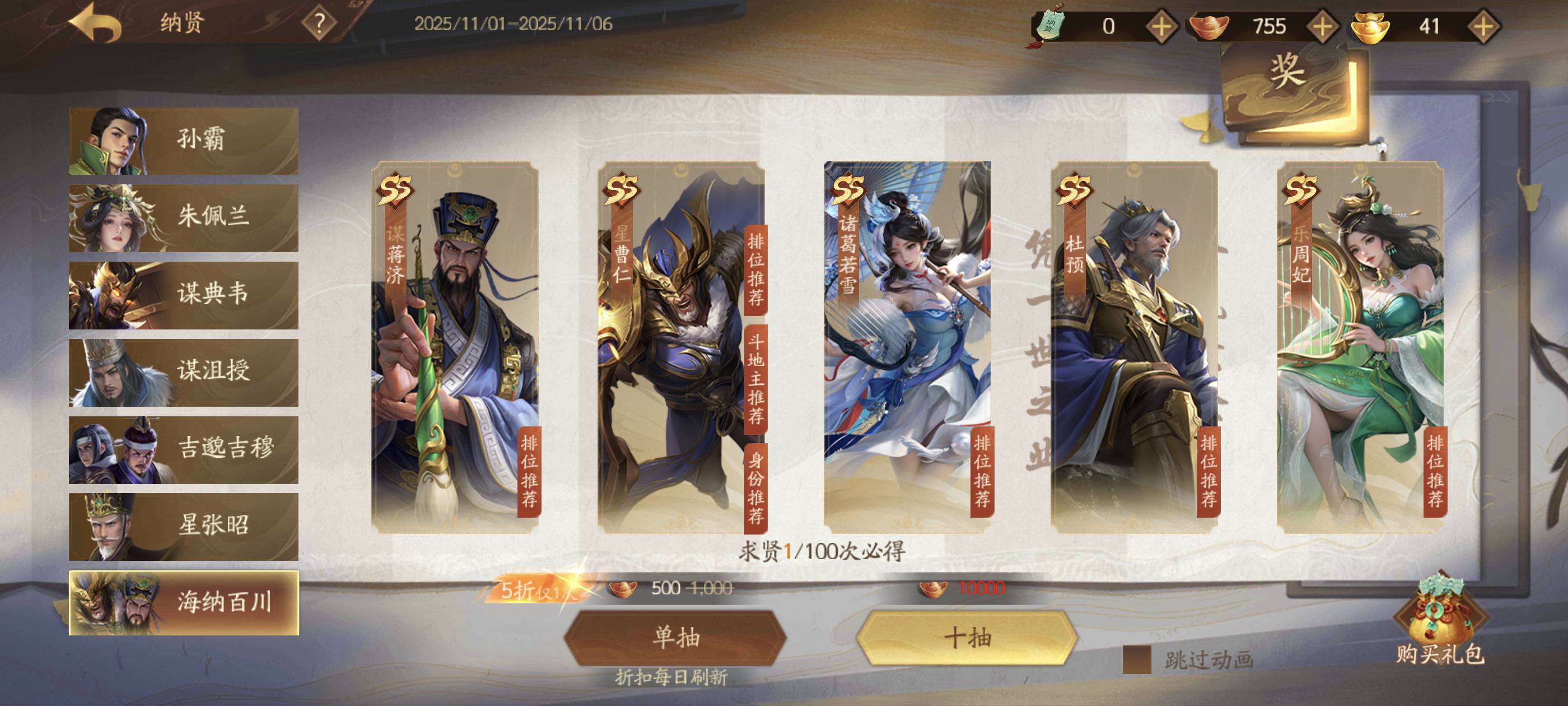Choose the 谋典韦 banner tab

coord(183,295)
